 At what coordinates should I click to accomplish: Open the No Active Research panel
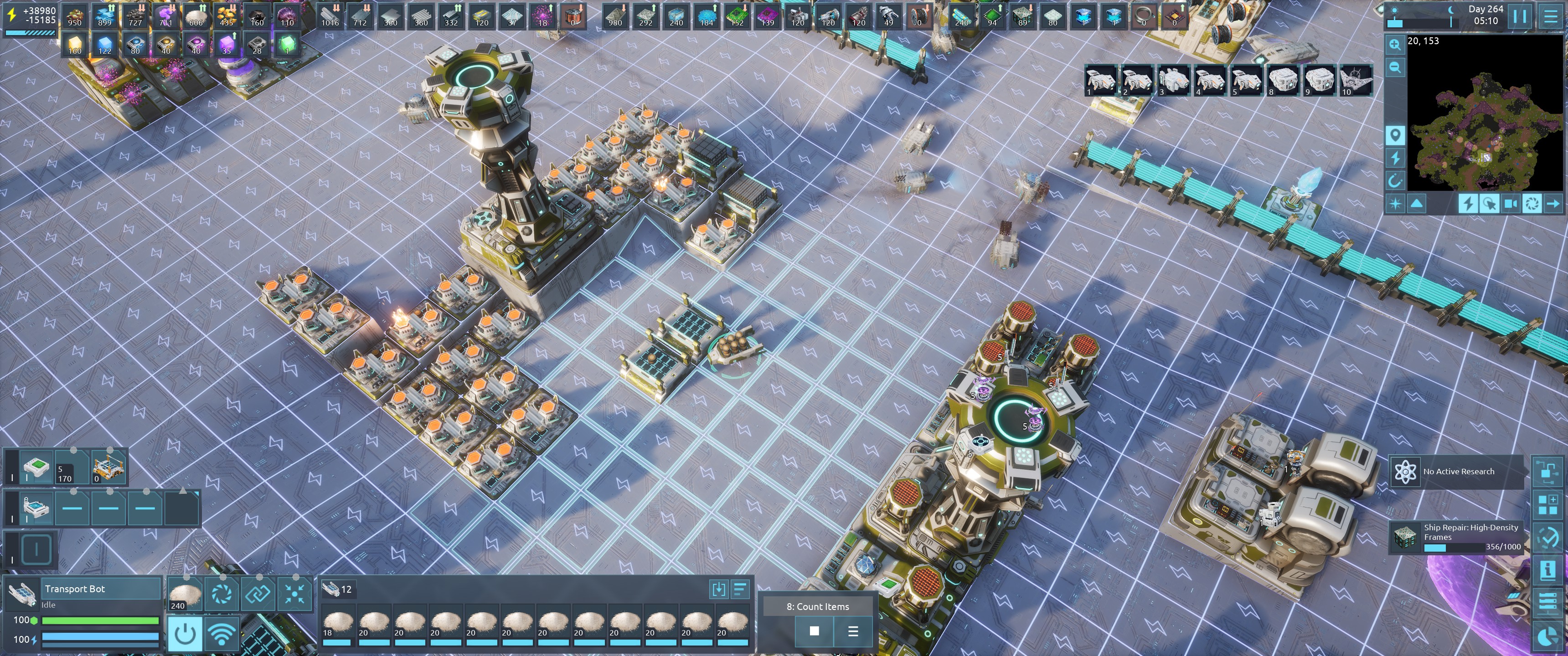click(1456, 471)
